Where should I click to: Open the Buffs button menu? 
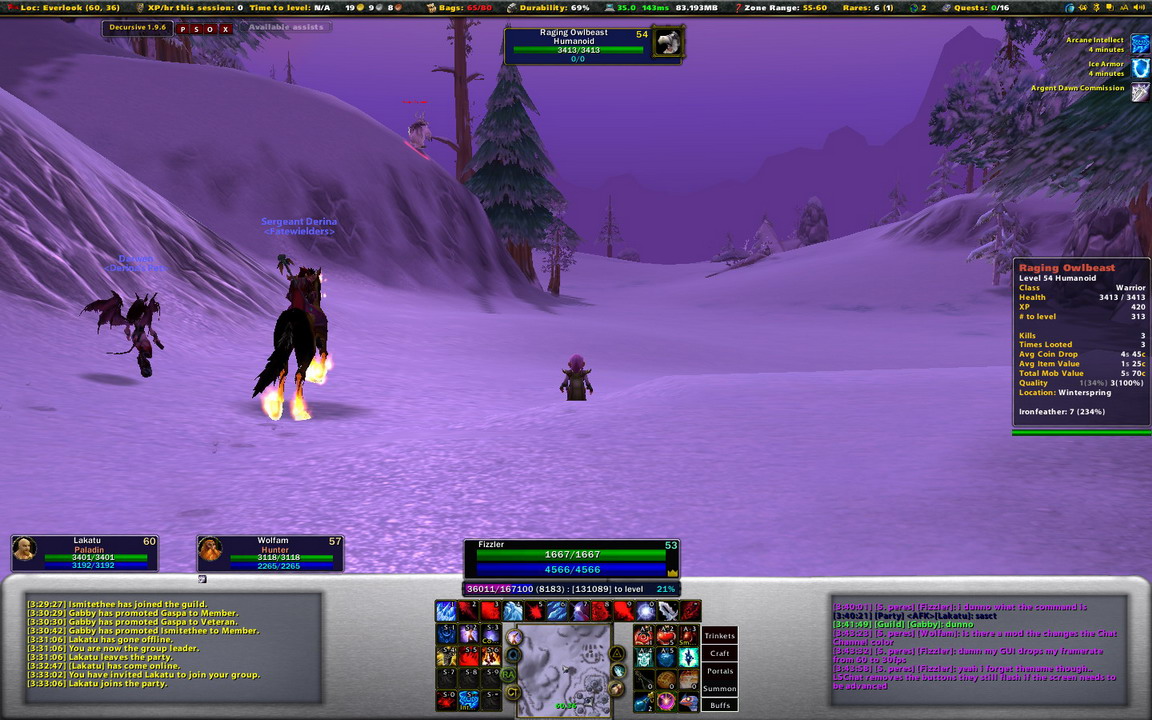click(719, 705)
